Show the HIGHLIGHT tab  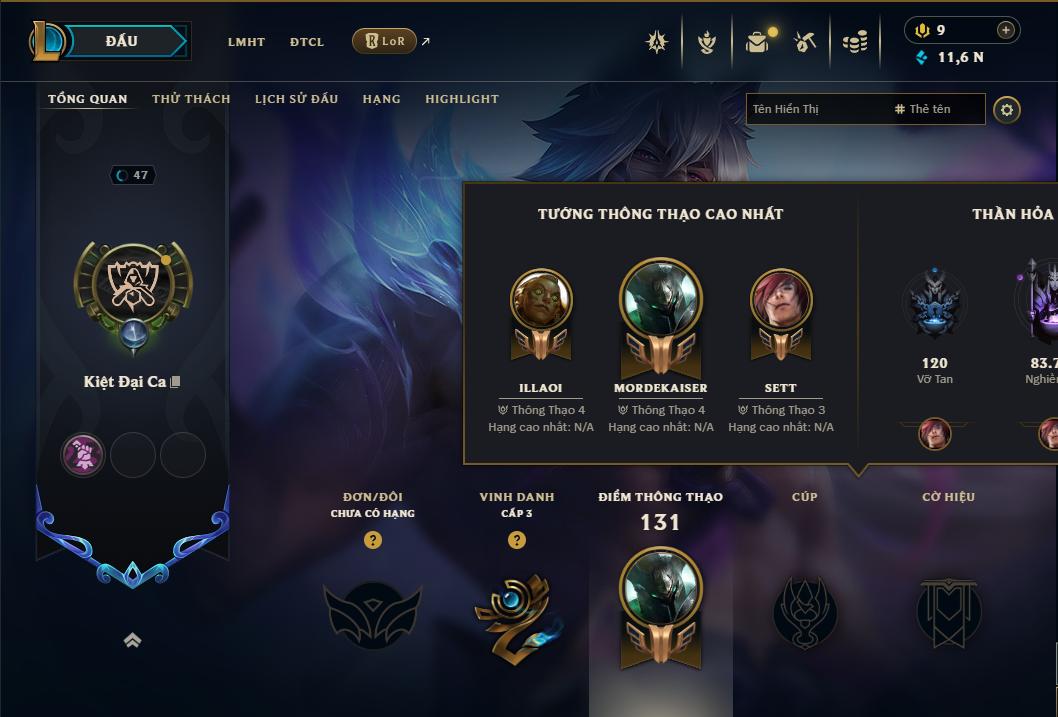coord(461,99)
